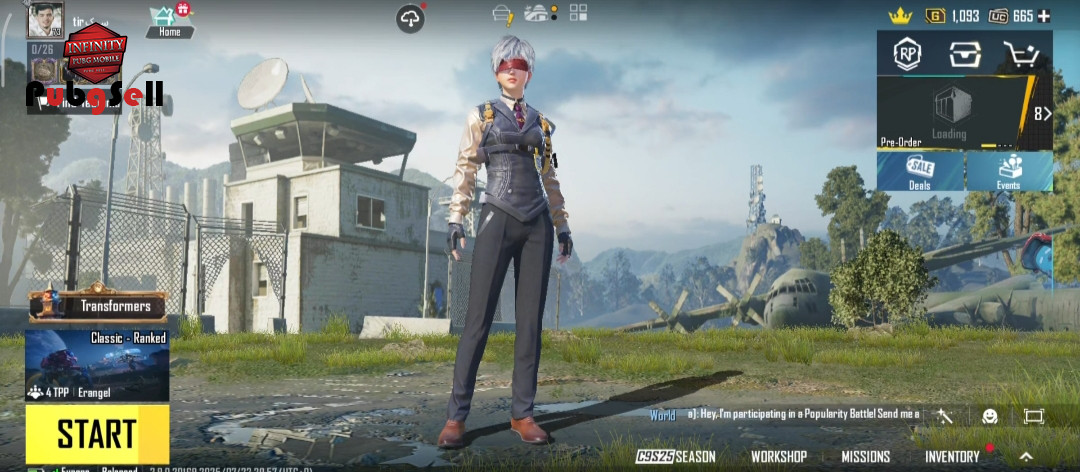
Task: Open the Events tile
Action: coord(1008,171)
